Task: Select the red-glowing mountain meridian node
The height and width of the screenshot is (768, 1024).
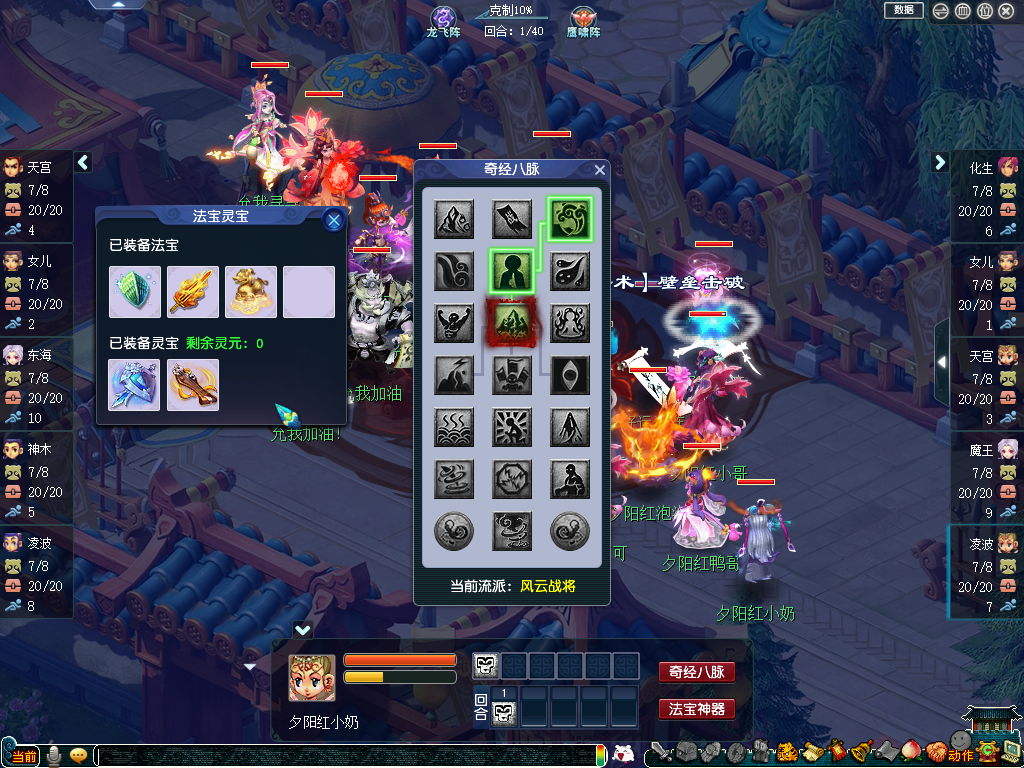Action: tap(512, 324)
